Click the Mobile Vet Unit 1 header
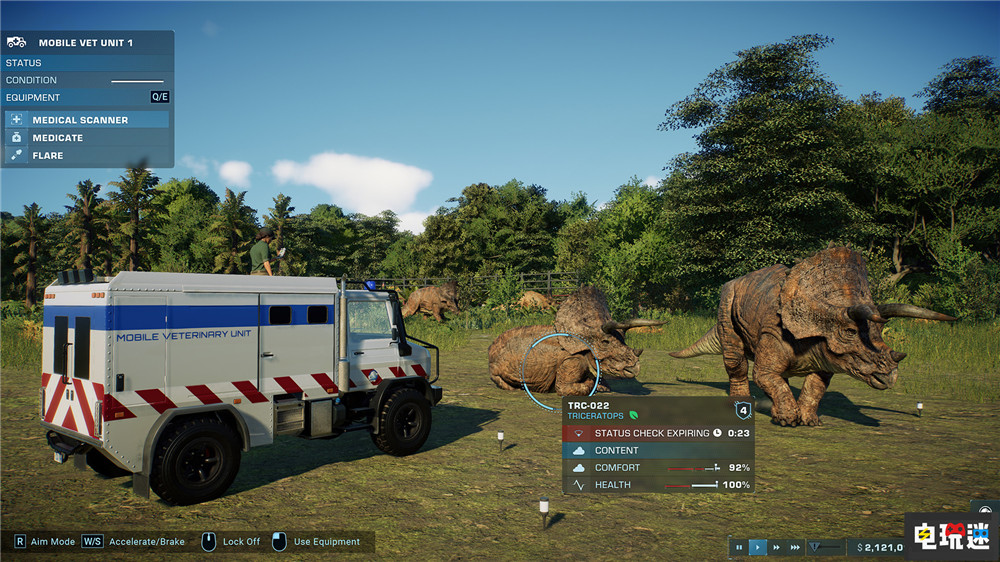 [86, 43]
